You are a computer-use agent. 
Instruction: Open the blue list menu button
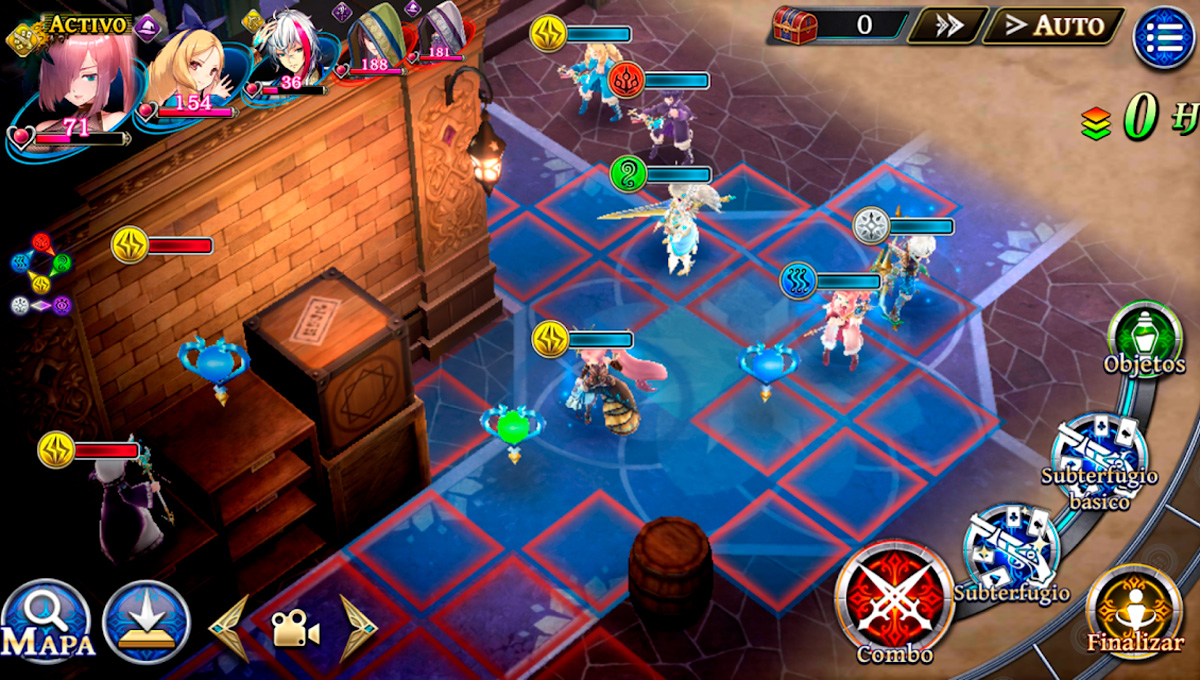(x=1163, y=36)
